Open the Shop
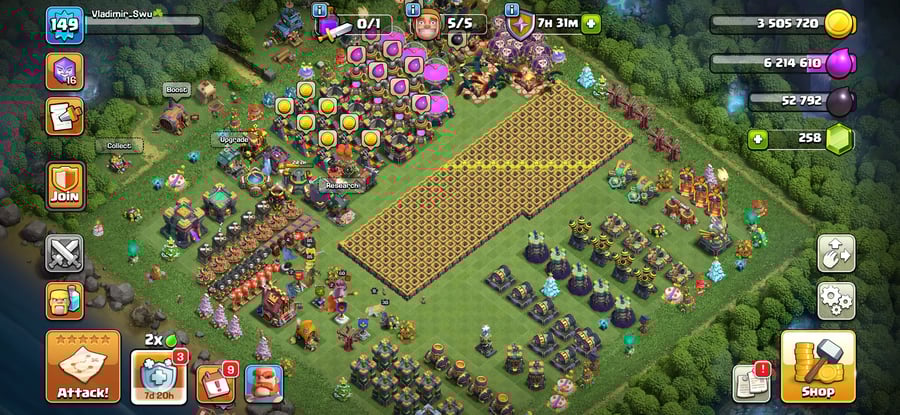This screenshot has height=415, width=900. (x=817, y=367)
